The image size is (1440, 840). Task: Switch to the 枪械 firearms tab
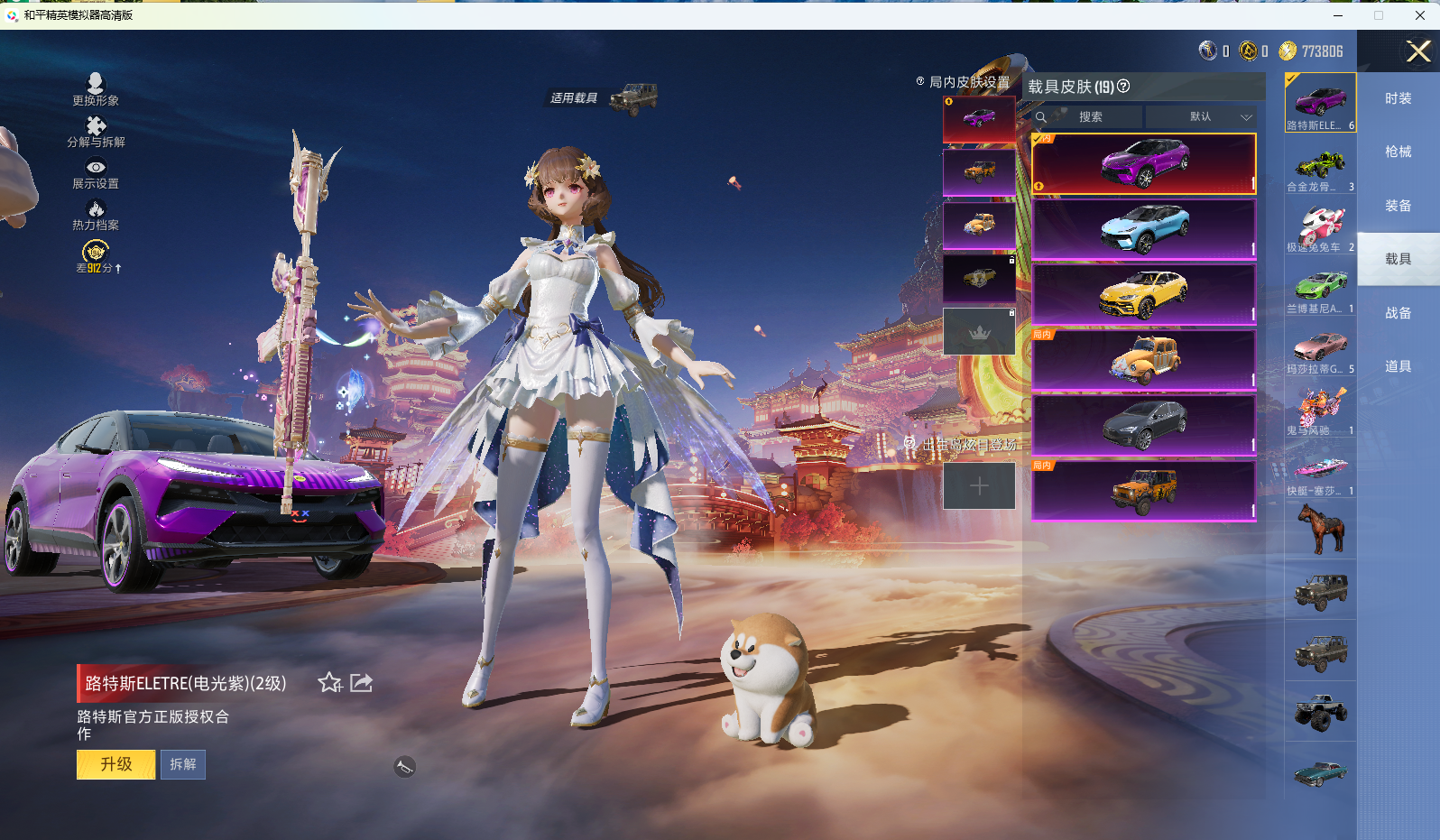pos(1398,152)
